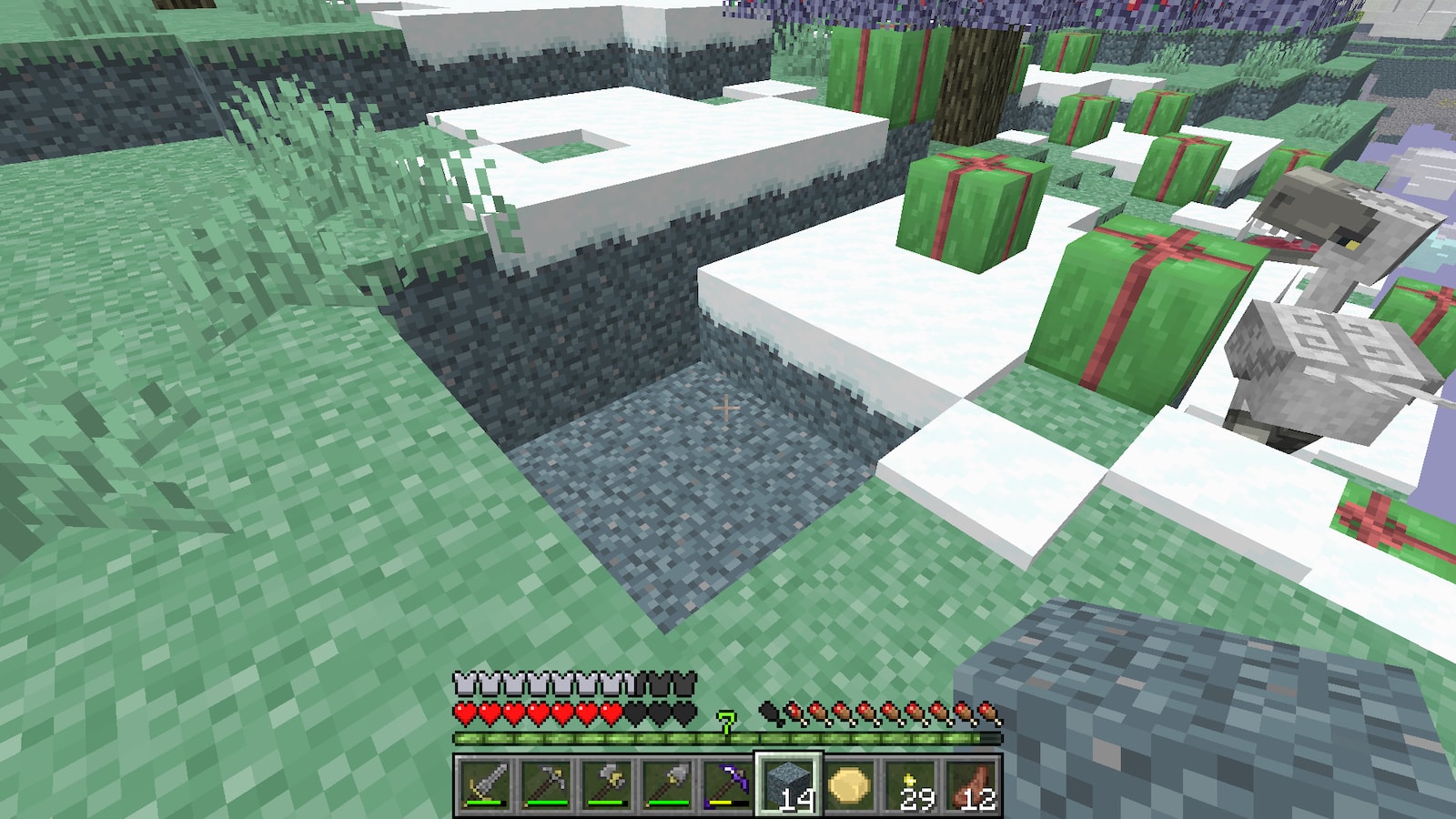Click the stone block stack of 14
Viewport: 1456px width, 819px height.
789,784
